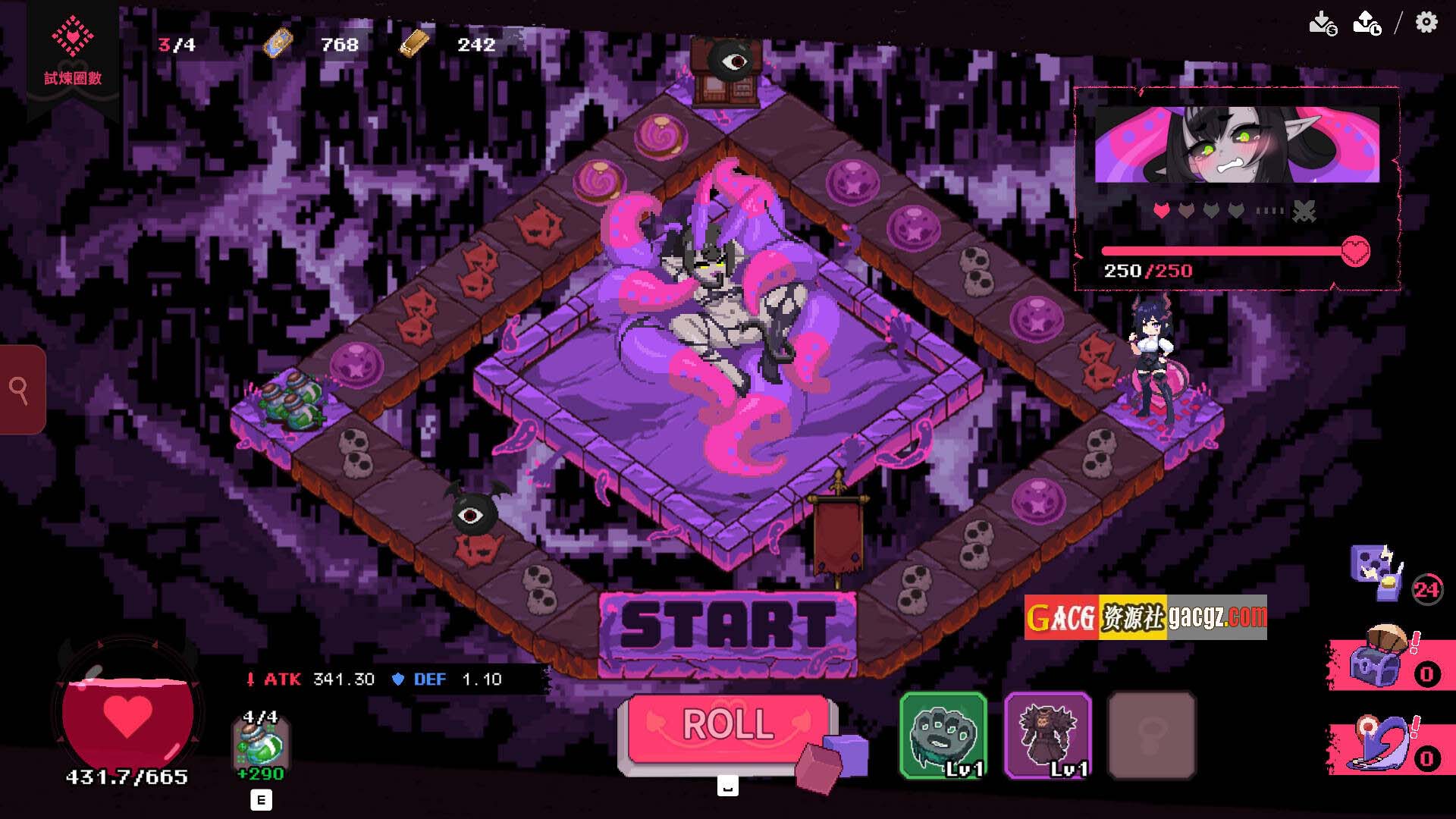This screenshot has height=819, width=1456.
Task: Click the purple dice pile icon
Action: click(x=1376, y=572)
